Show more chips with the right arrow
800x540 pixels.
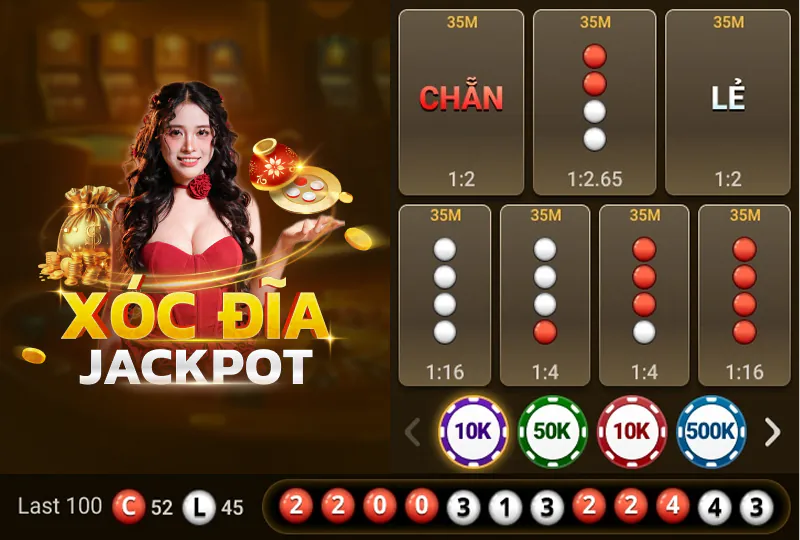772,432
